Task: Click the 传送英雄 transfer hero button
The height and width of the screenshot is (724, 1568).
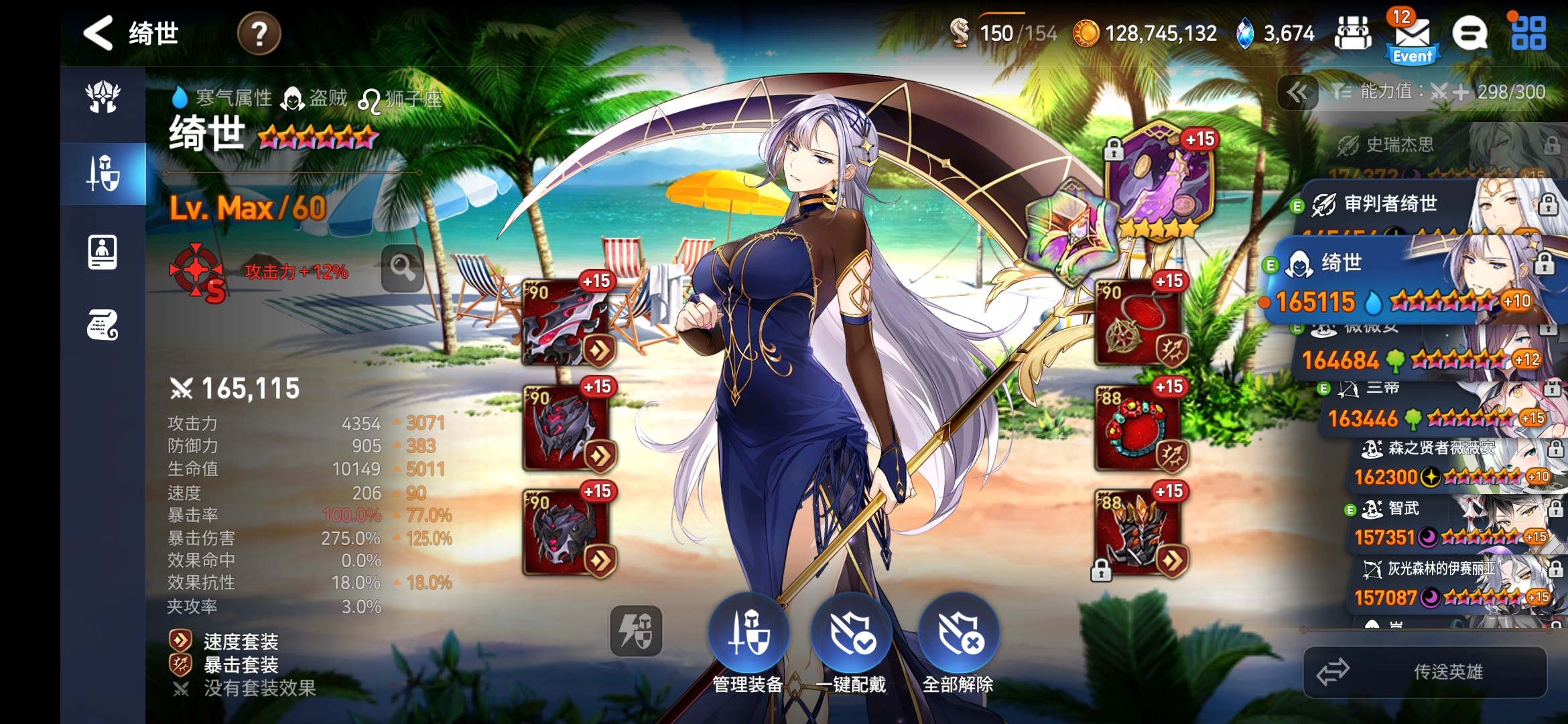Action: click(1425, 672)
